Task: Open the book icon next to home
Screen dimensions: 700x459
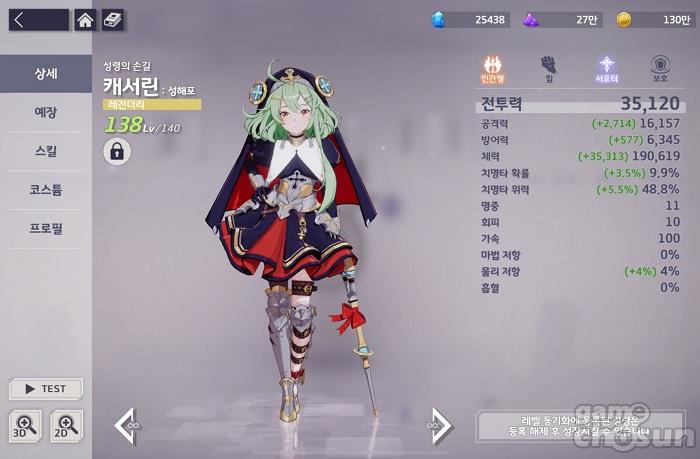Action: click(113, 19)
